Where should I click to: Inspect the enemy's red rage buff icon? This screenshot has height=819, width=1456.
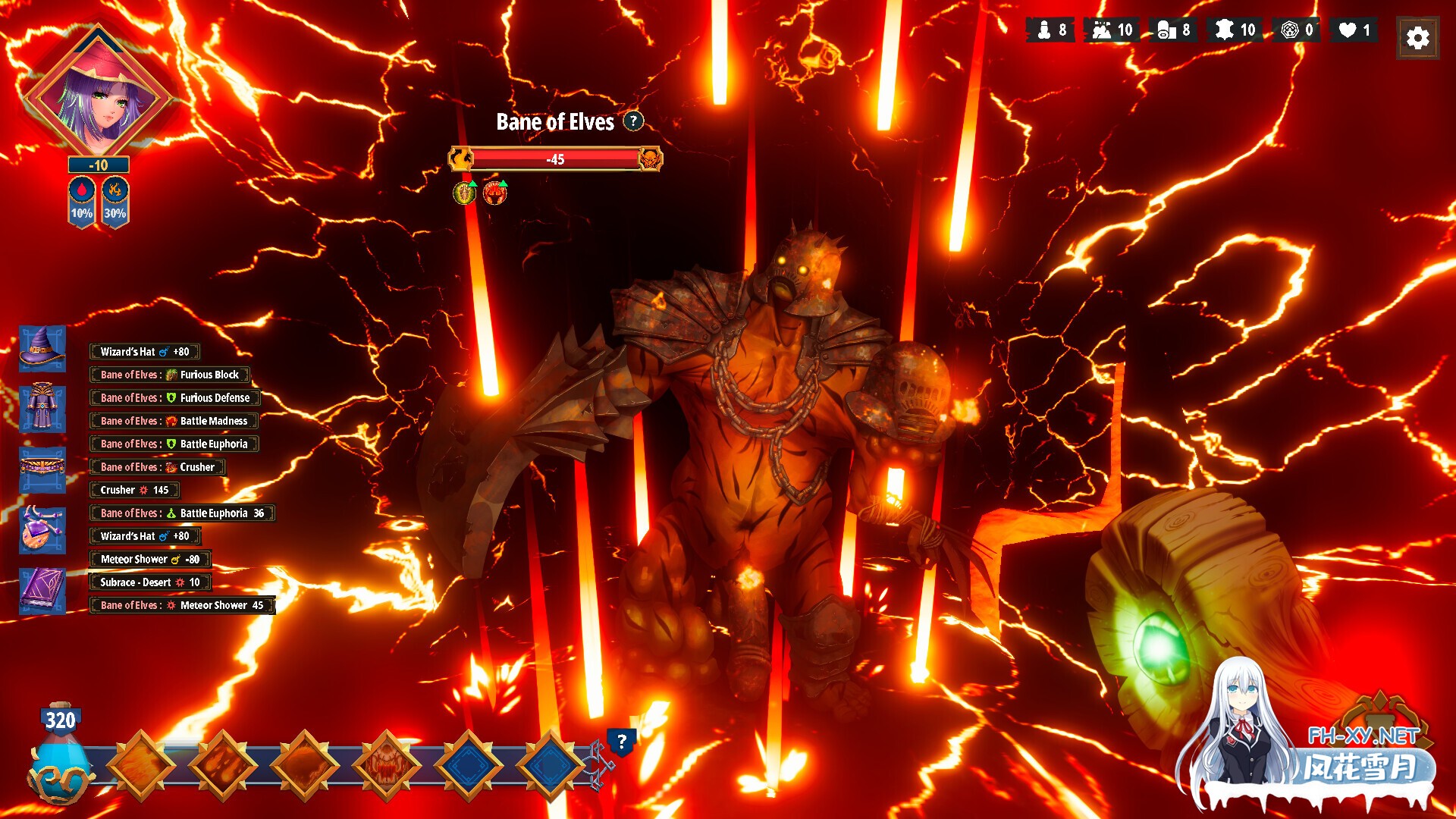pos(494,193)
